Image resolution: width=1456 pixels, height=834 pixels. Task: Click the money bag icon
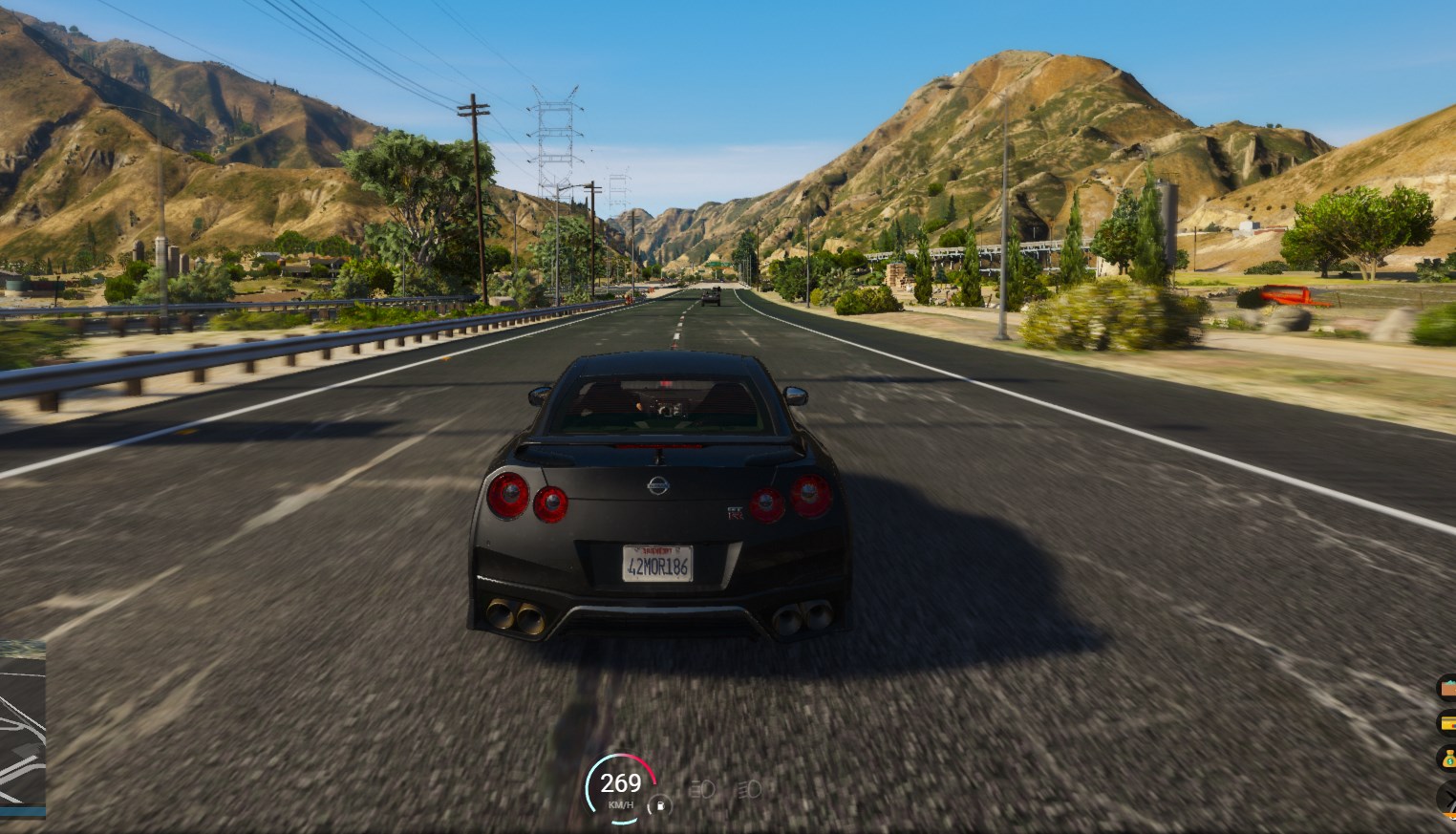[x=1447, y=759]
